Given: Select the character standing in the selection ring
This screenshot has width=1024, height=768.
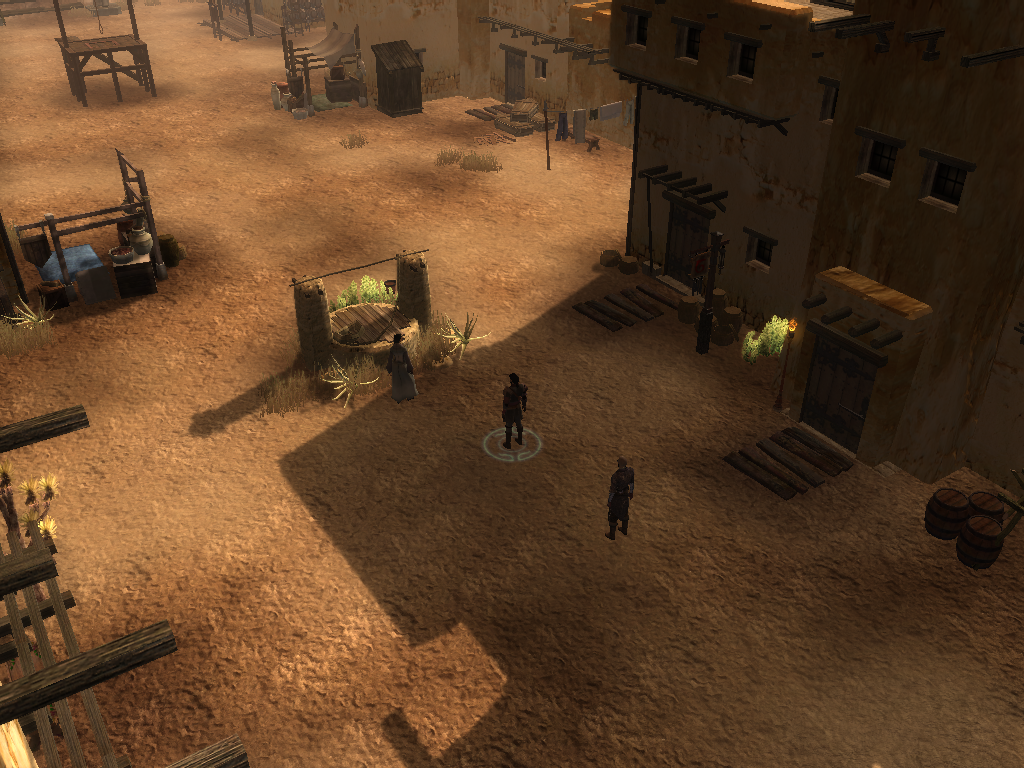Looking at the screenshot, I should pyautogui.click(x=513, y=408).
